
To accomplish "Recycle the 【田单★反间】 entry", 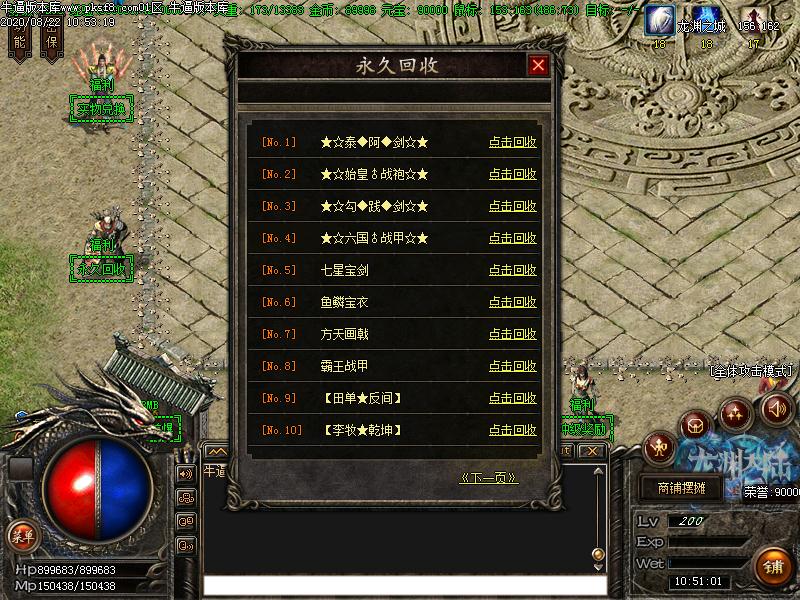I will (x=512, y=398).
